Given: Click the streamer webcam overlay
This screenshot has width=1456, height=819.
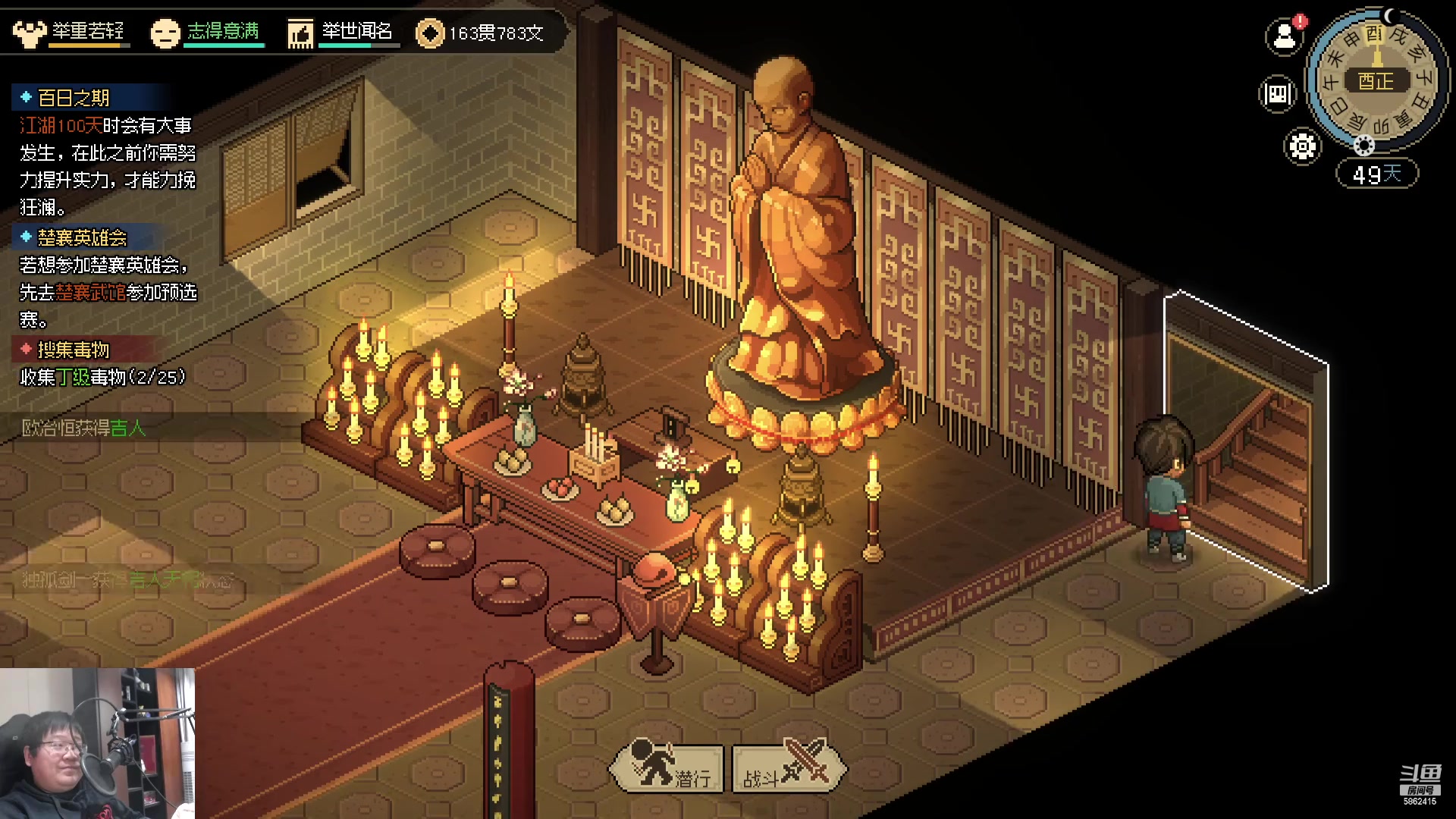Looking at the screenshot, I should [97, 743].
